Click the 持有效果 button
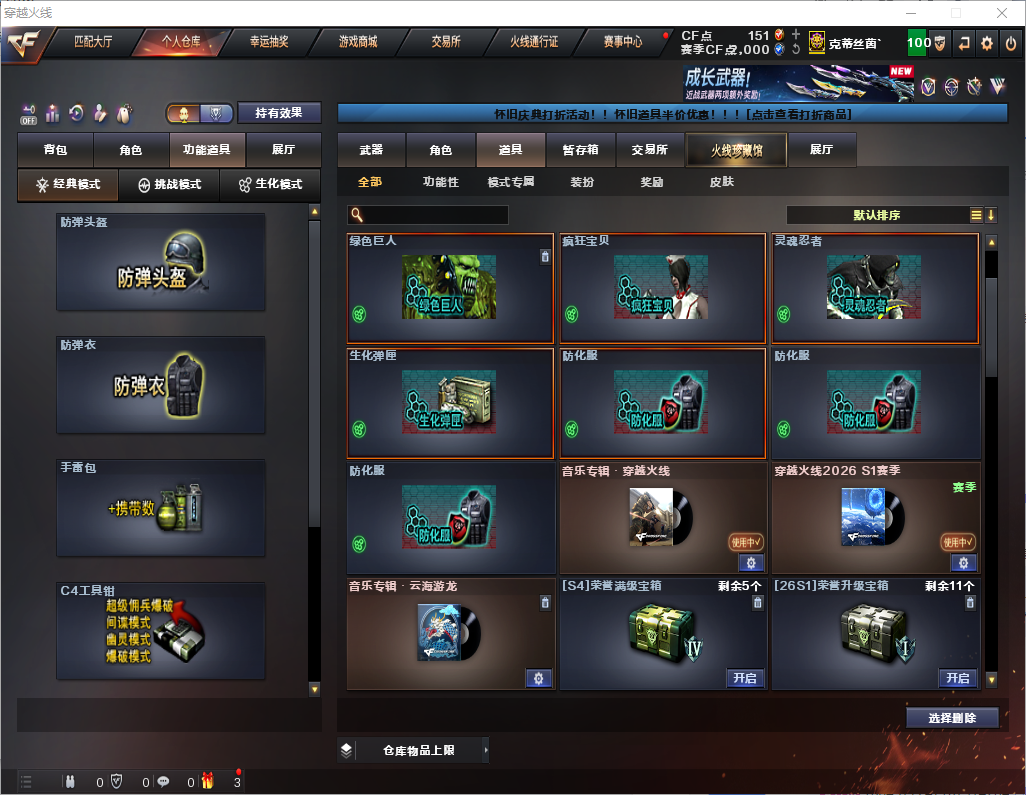Viewport: 1026px width, 795px height. coord(279,113)
